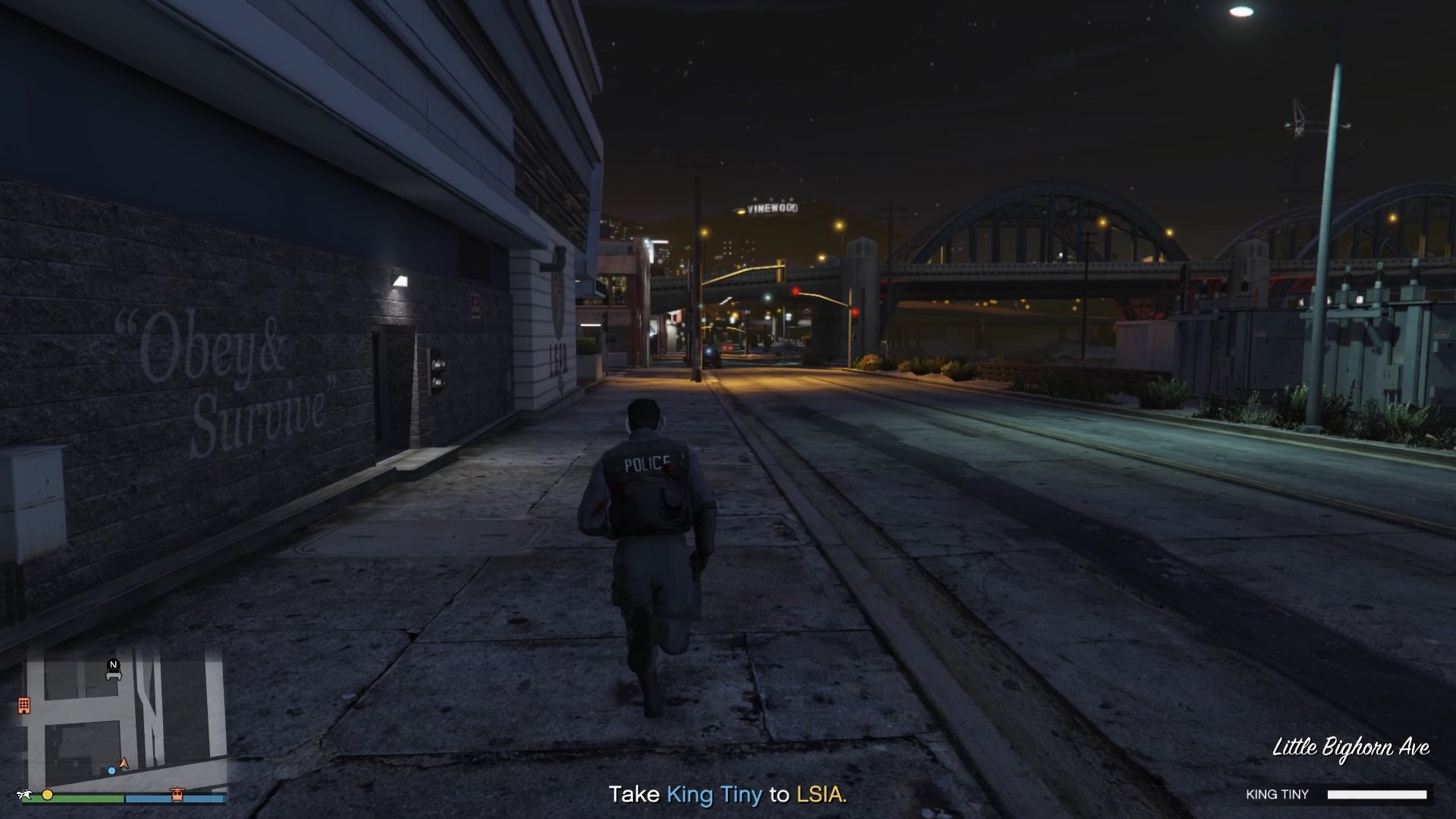Select the safehouse building icon on the minimap
The height and width of the screenshot is (819, 1456).
(24, 705)
